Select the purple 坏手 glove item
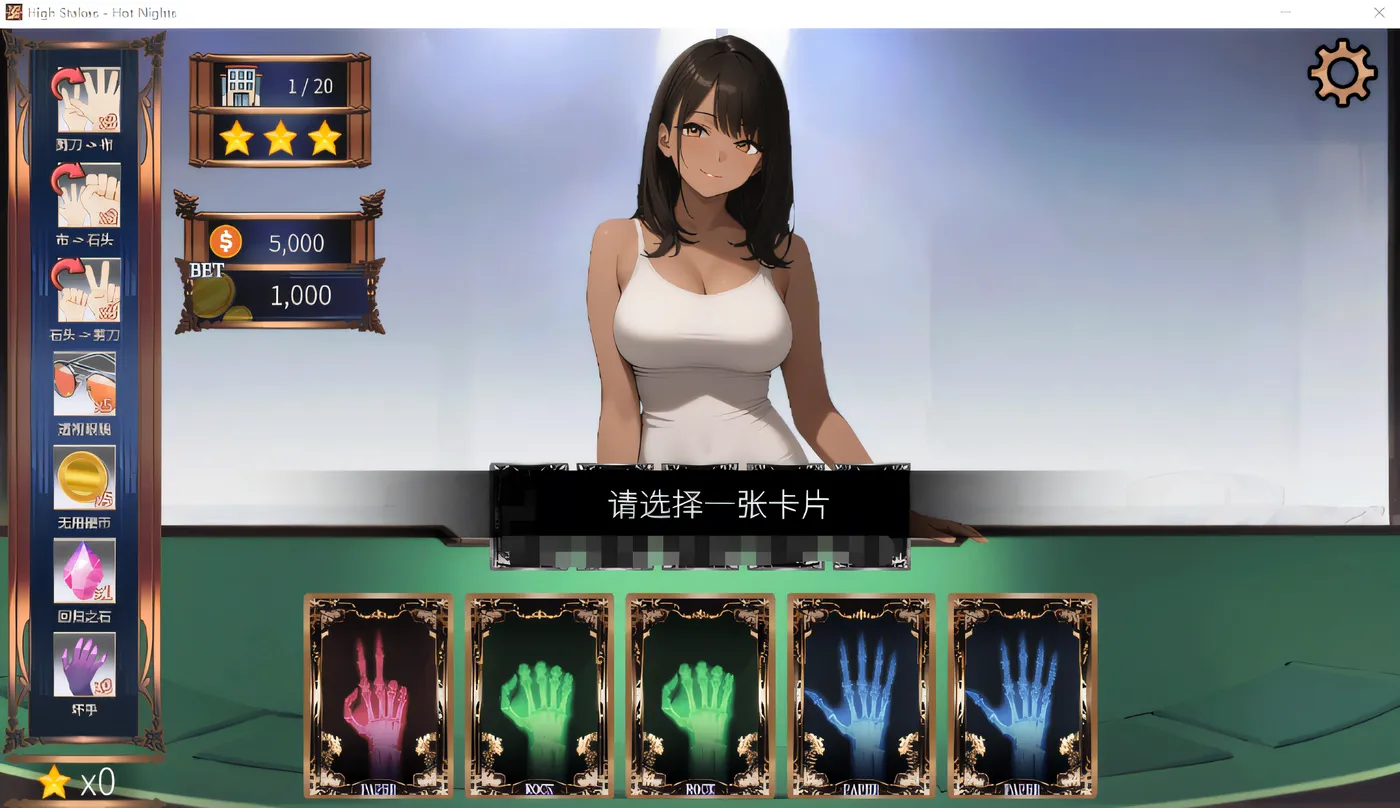The image size is (1400, 808). pos(85,663)
